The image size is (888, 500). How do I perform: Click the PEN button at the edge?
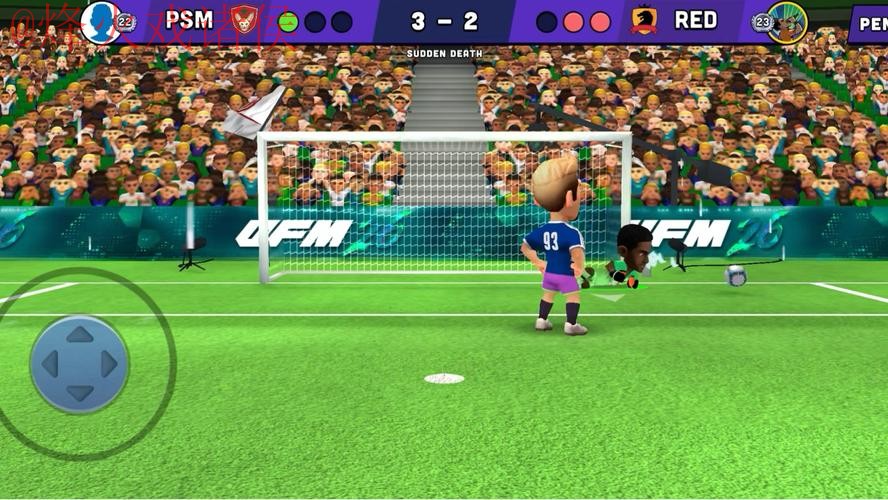pyautogui.click(x=868, y=23)
